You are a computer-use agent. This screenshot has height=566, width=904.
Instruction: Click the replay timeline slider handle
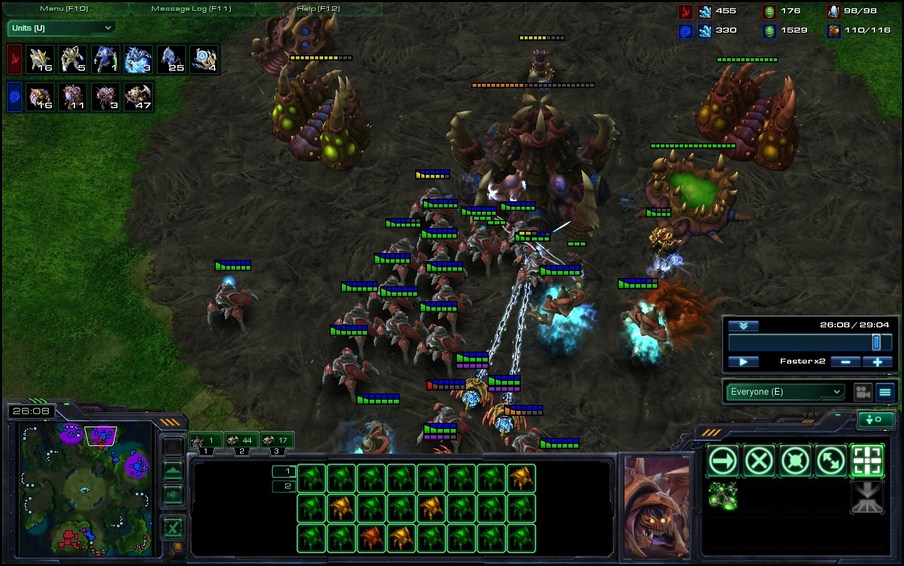point(876,342)
